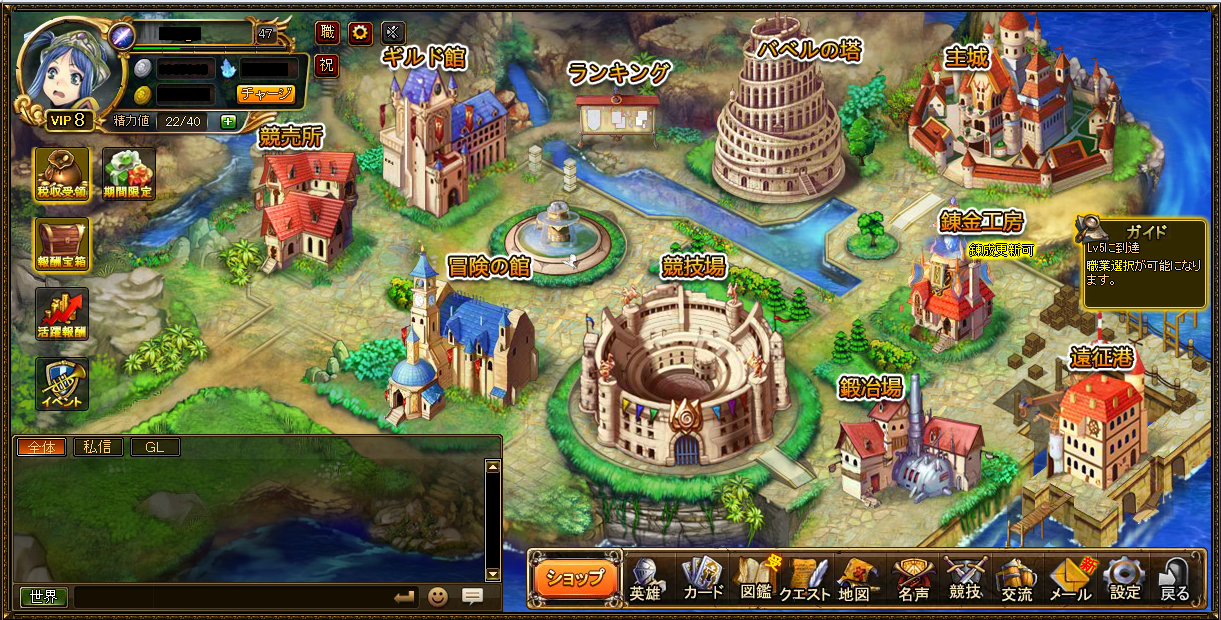This screenshot has height=620, width=1221.
Task: Switch chat to the GL tab
Action: click(154, 447)
